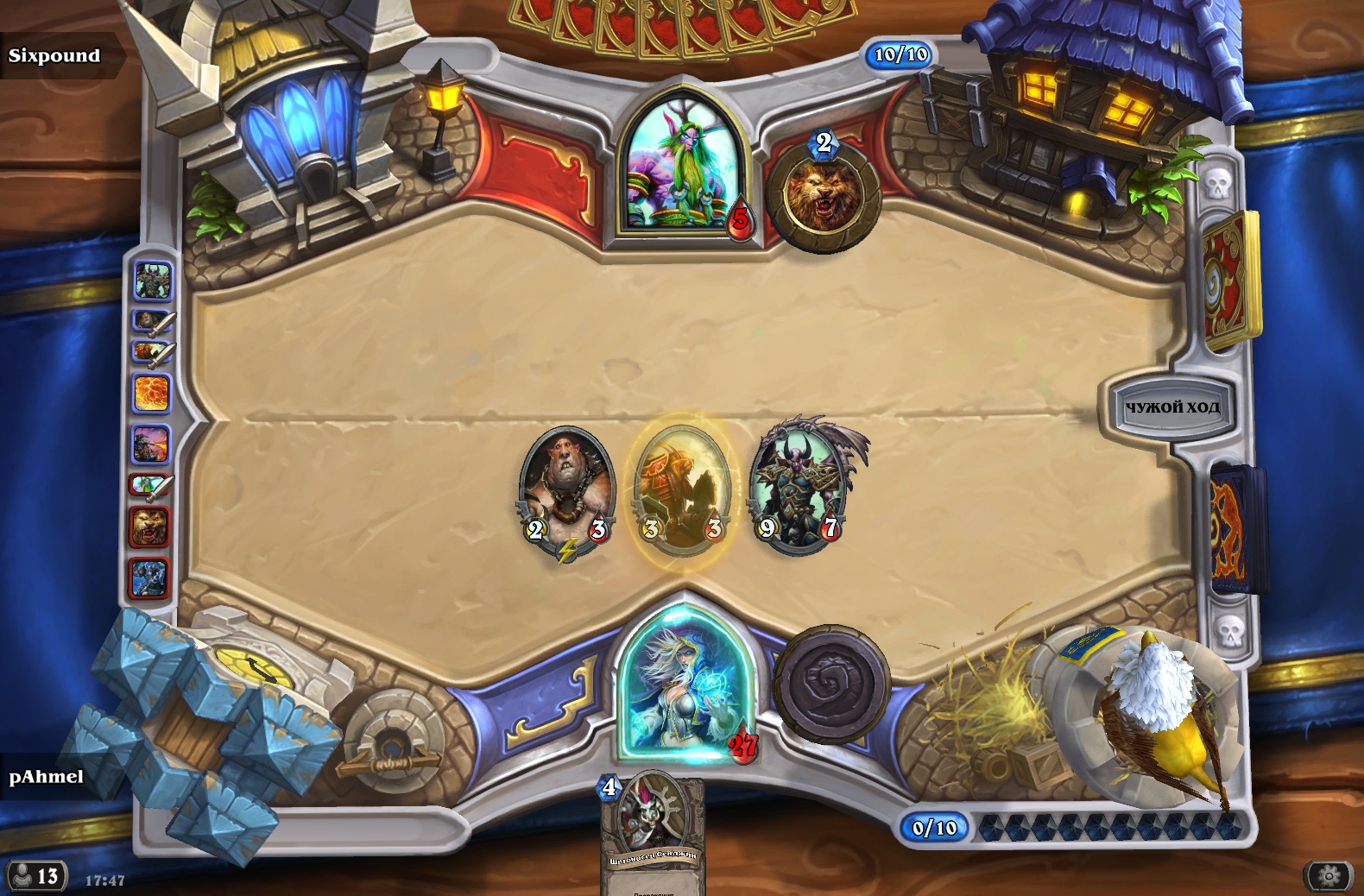Check the bottom blue armored history tile
The height and width of the screenshot is (896, 1364).
click(150, 577)
